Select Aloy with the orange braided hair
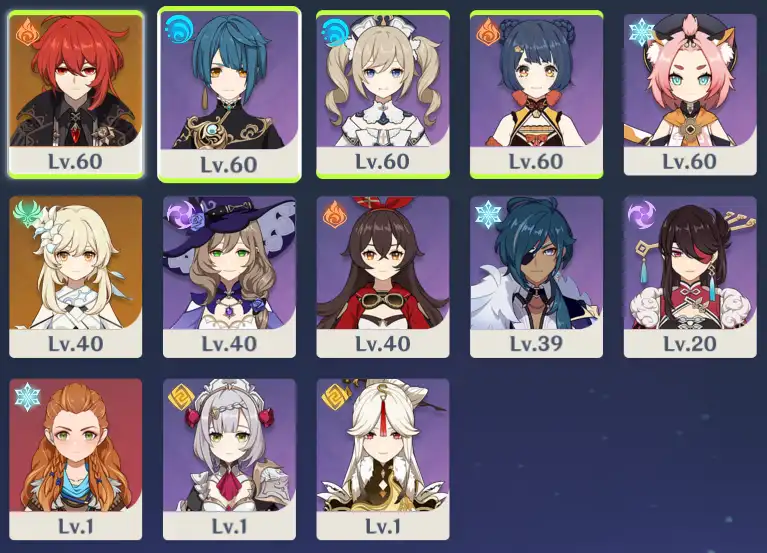The height and width of the screenshot is (553, 767). [76, 457]
